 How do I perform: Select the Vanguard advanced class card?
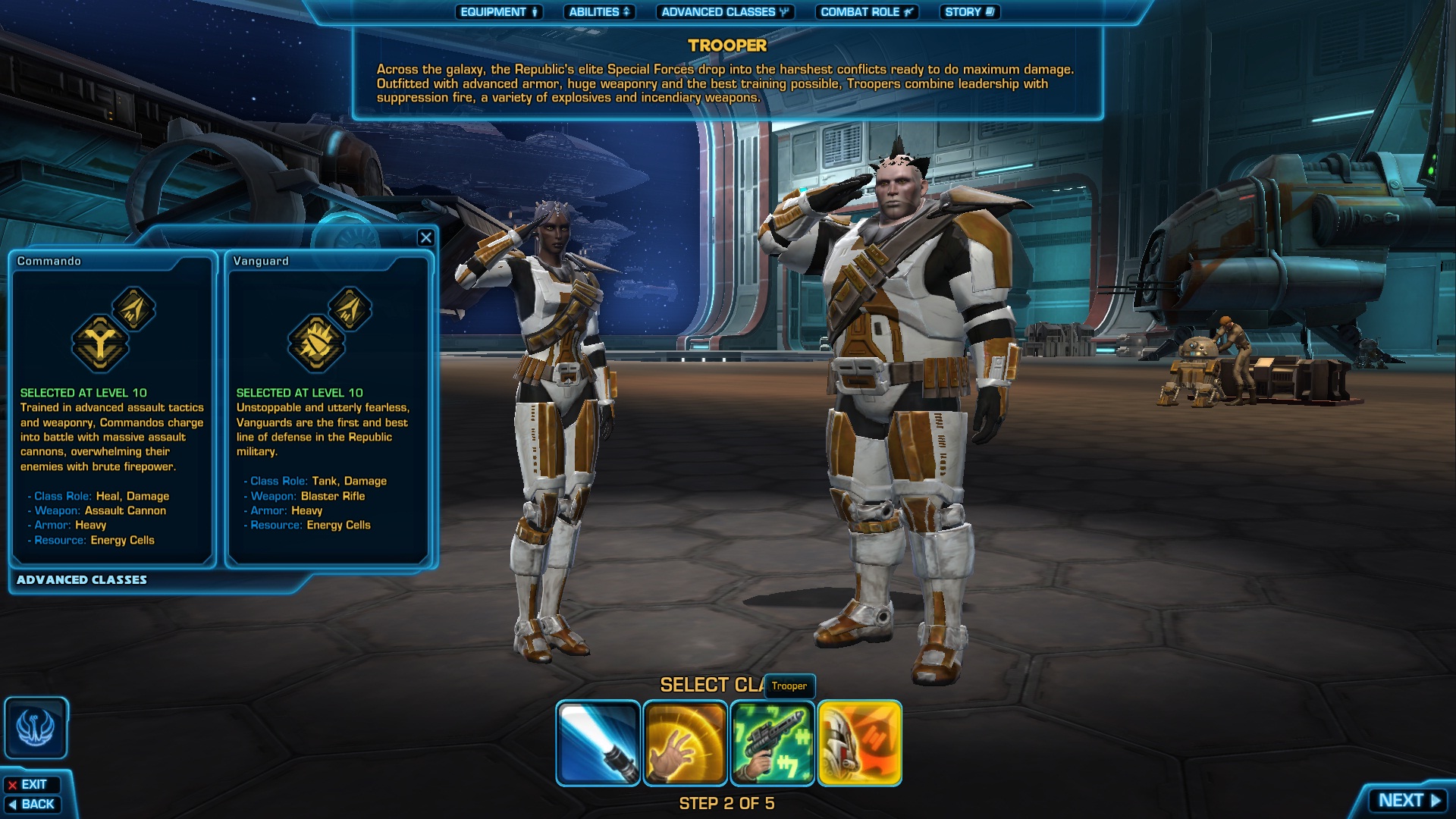pos(328,410)
